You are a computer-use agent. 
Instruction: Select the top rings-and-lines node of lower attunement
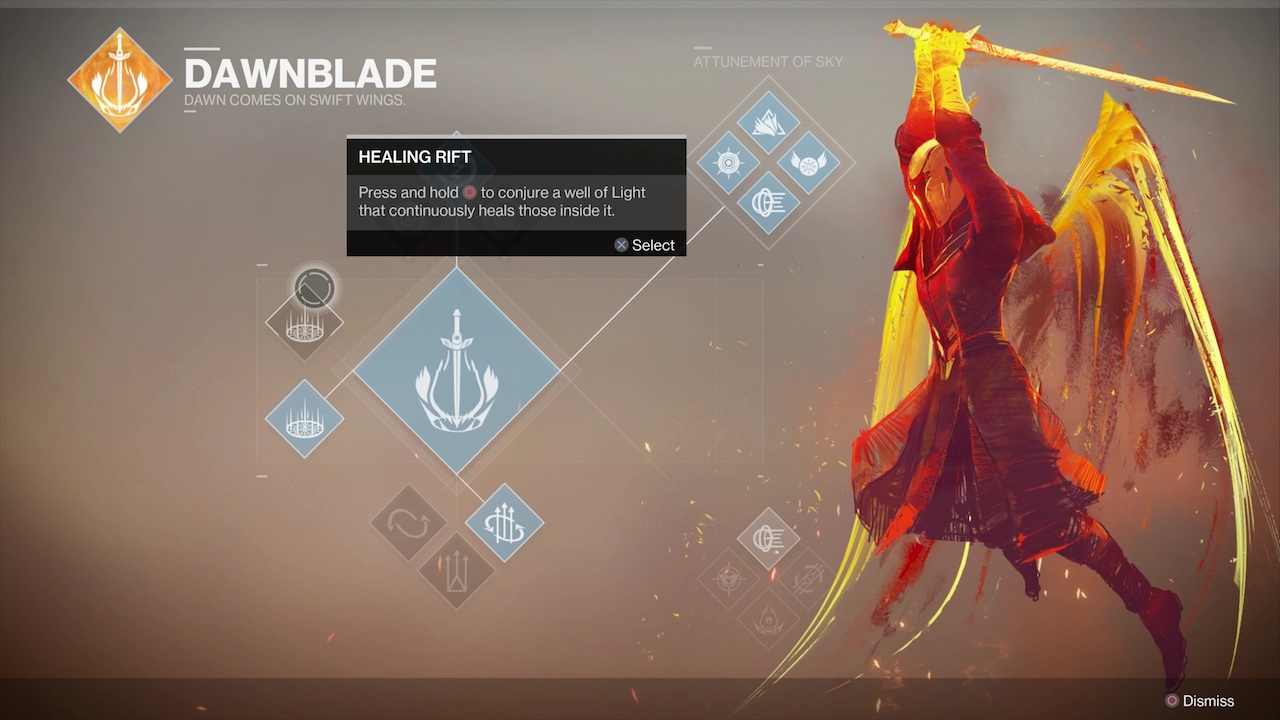768,538
